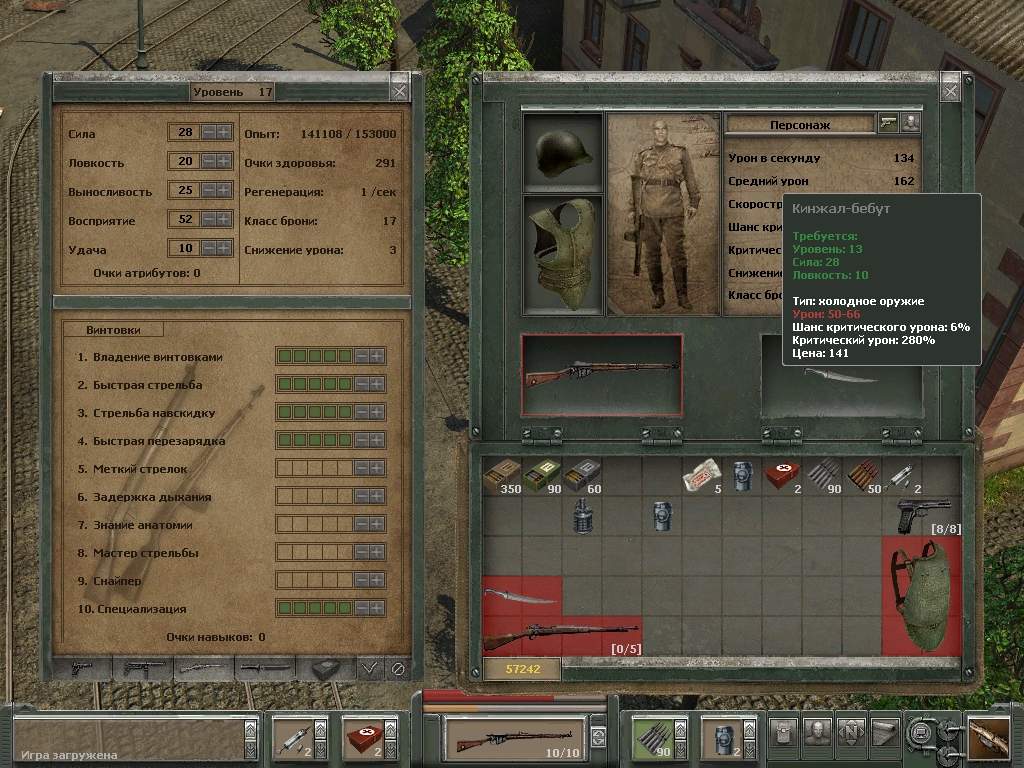Show the knife melee skills tab
1024x768 pixels.
coord(265,668)
